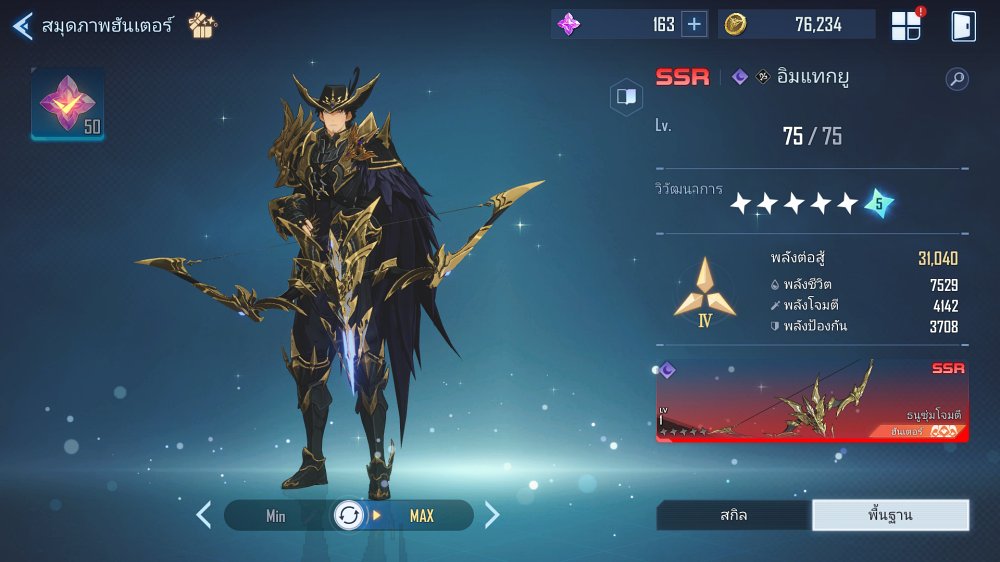Select the purple crystal item tile marked 50
This screenshot has width=1000, height=562.
click(x=68, y=104)
